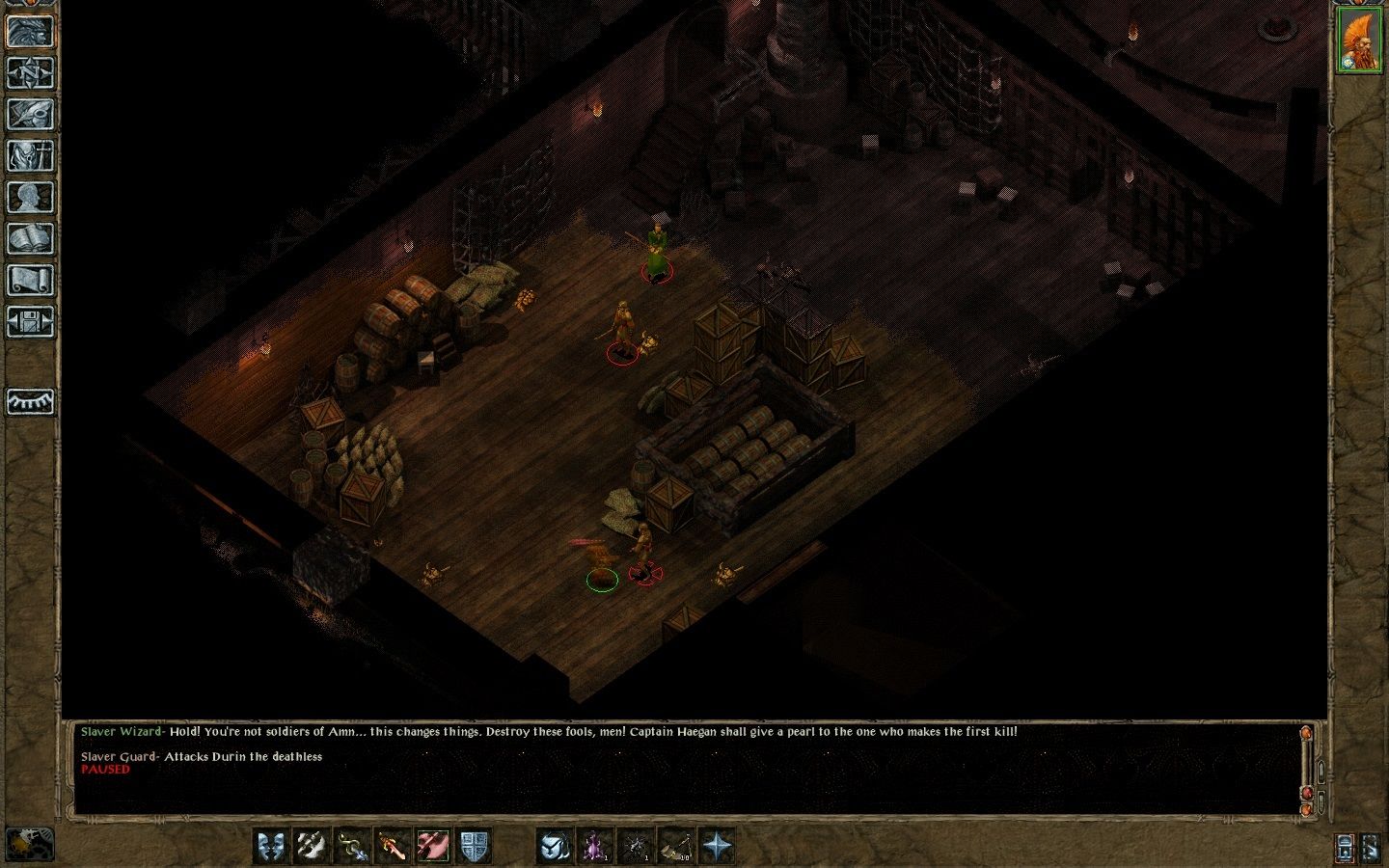Click the closed eye rest button
1389x868 pixels.
30,401
